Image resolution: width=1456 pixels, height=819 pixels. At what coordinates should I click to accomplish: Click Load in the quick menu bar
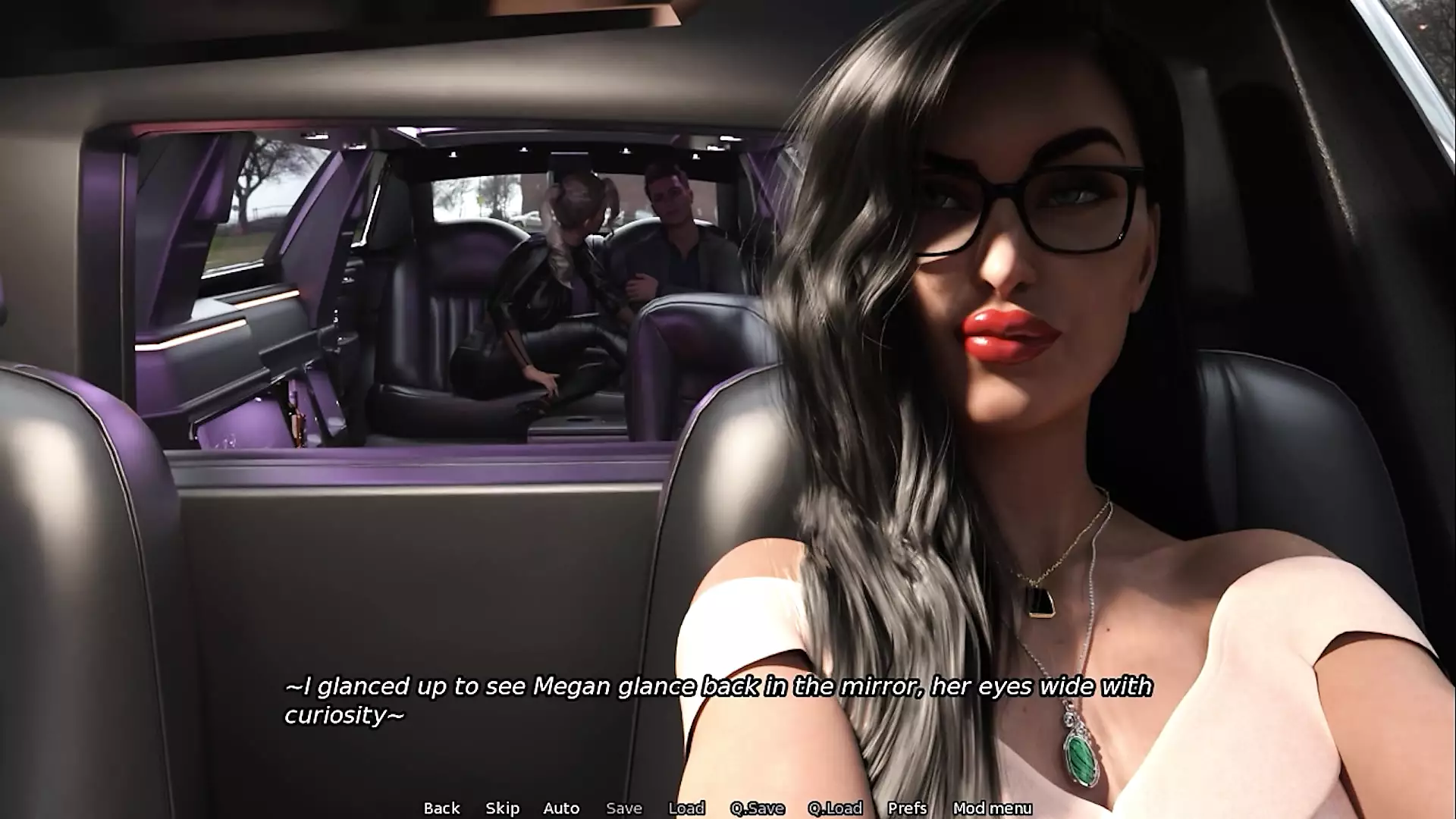(686, 808)
